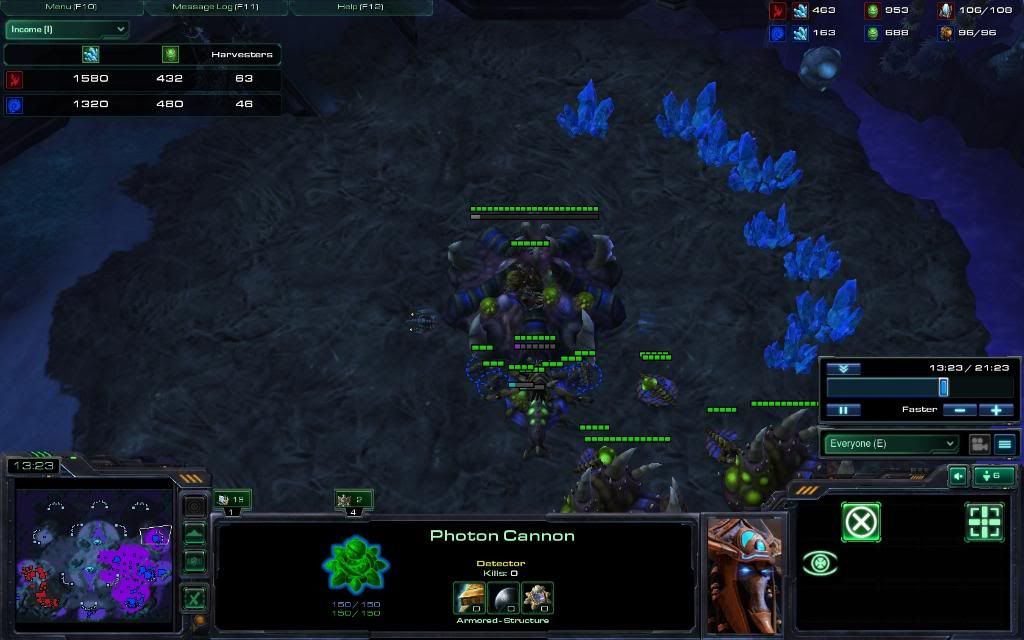Open the Menu (F10) button
The image size is (1024, 640).
pyautogui.click(x=71, y=7)
